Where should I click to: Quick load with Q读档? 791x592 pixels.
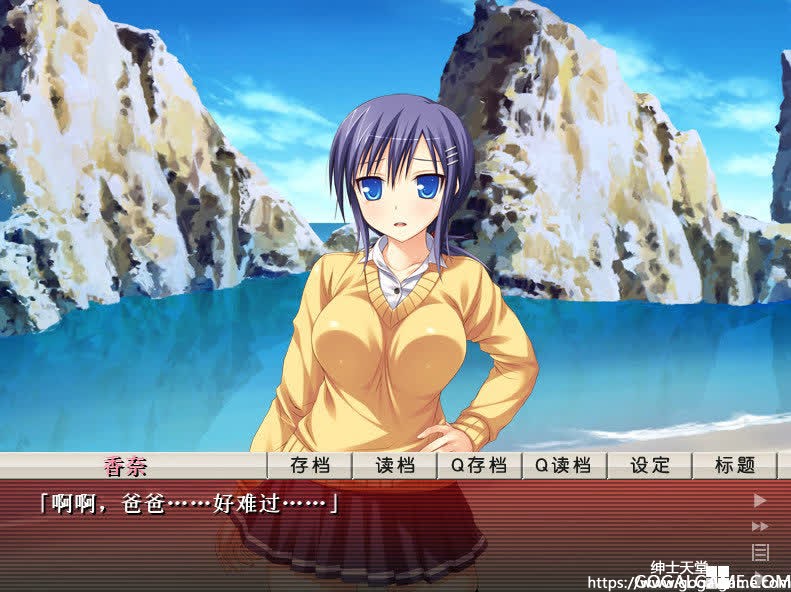click(x=563, y=465)
